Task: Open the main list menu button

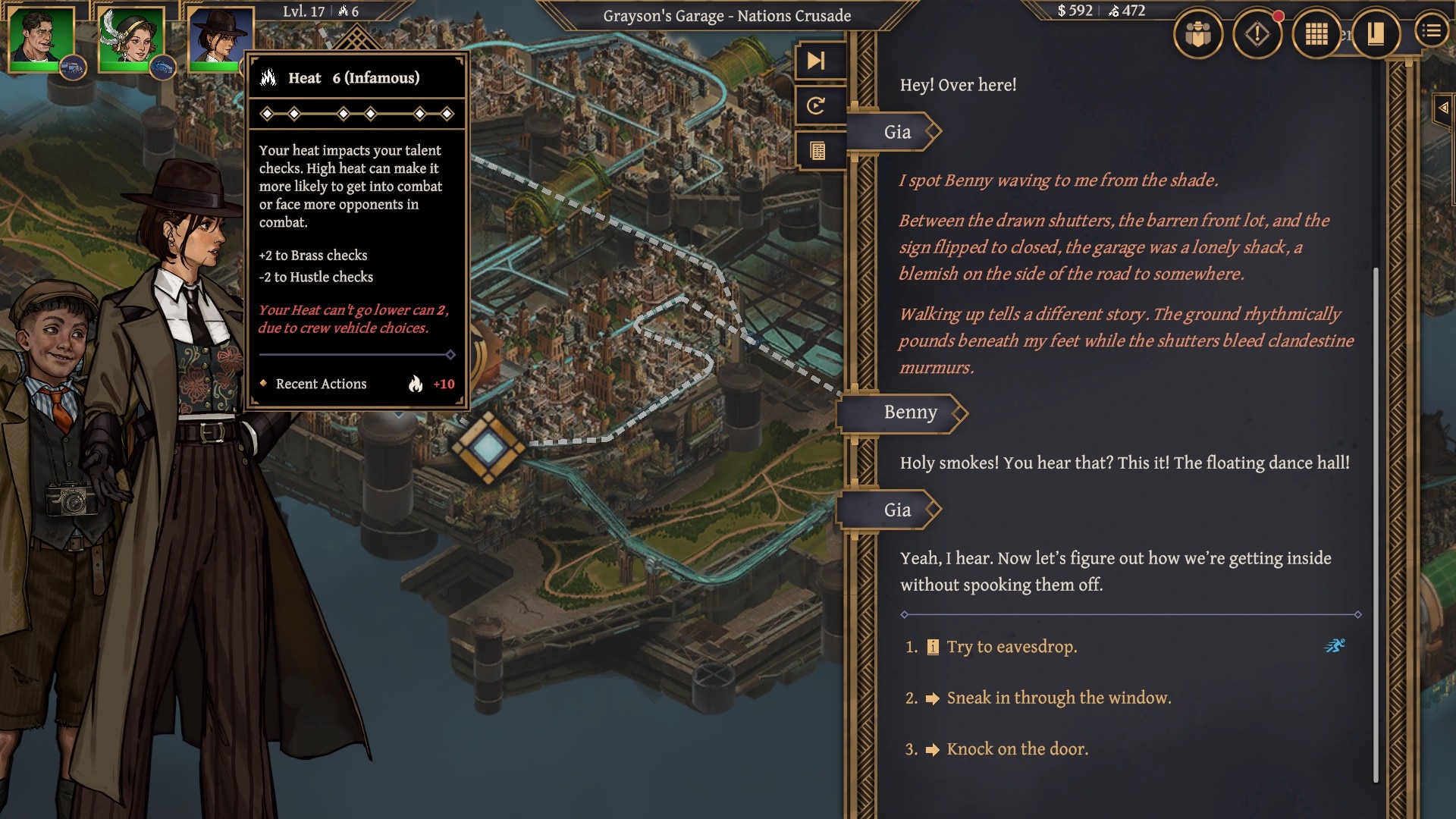Action: (x=1431, y=31)
